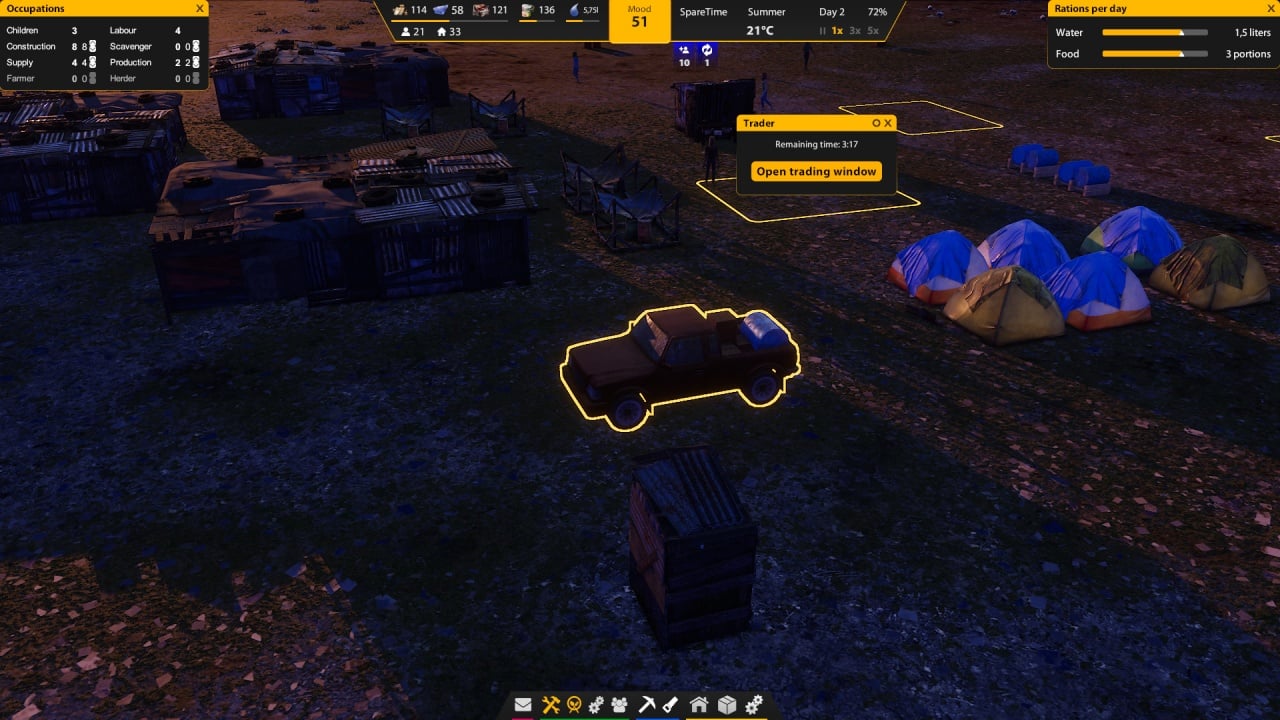
Task: Click the flashlight toolbar icon
Action: [x=671, y=705]
